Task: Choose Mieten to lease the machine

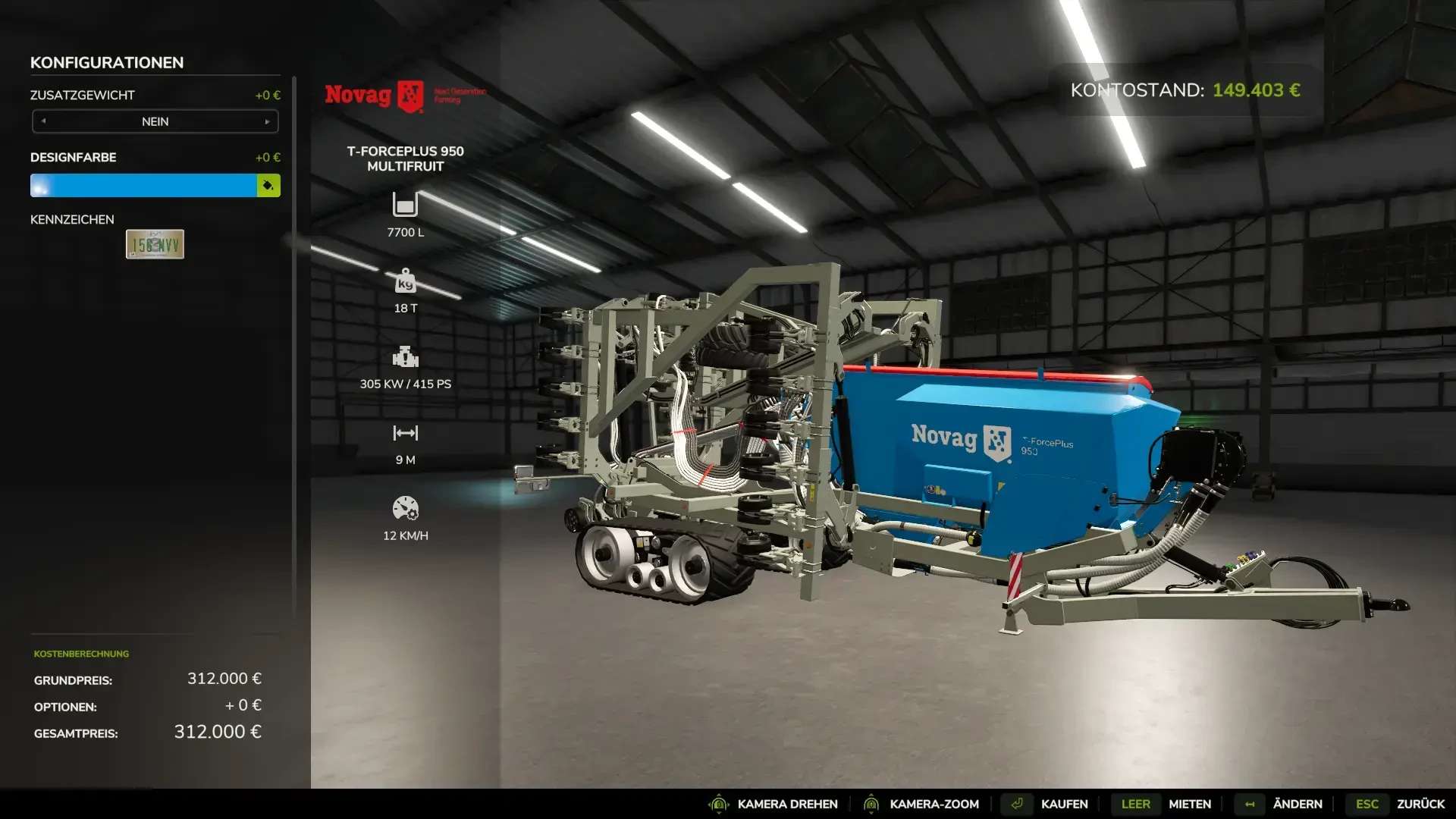Action: (1189, 804)
